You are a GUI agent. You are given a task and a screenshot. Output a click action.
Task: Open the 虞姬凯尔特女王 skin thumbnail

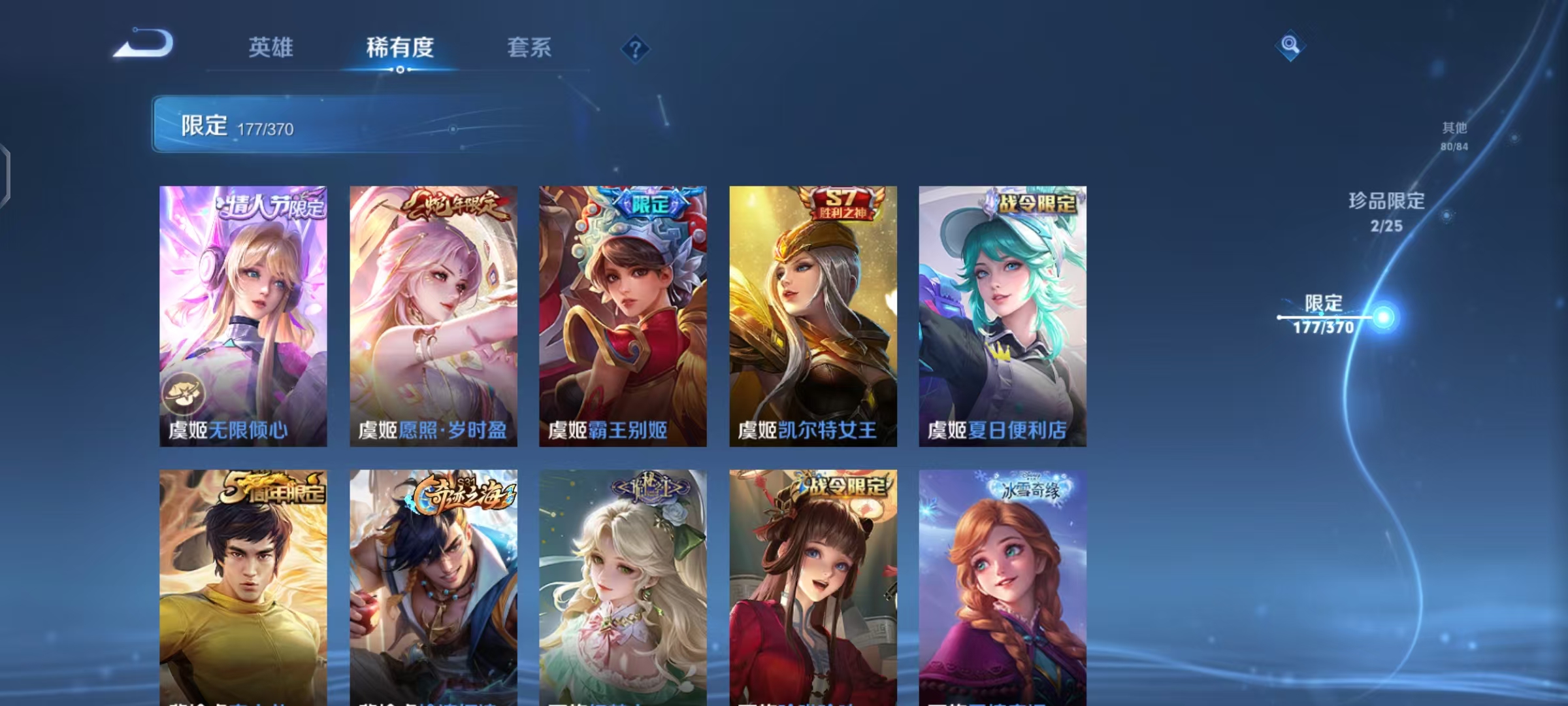812,314
